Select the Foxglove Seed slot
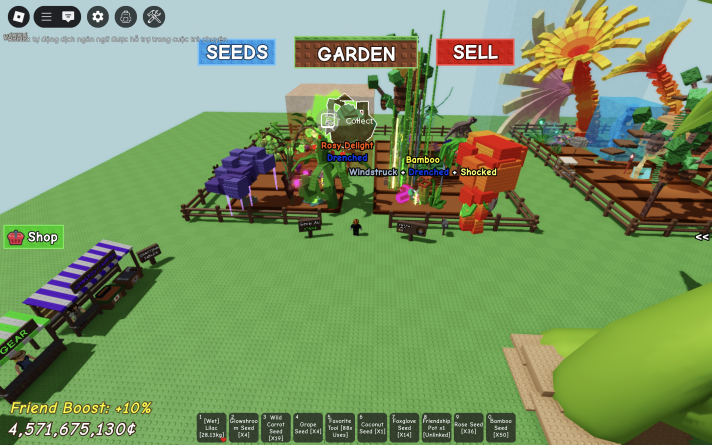This screenshot has height=445, width=712. click(404, 428)
